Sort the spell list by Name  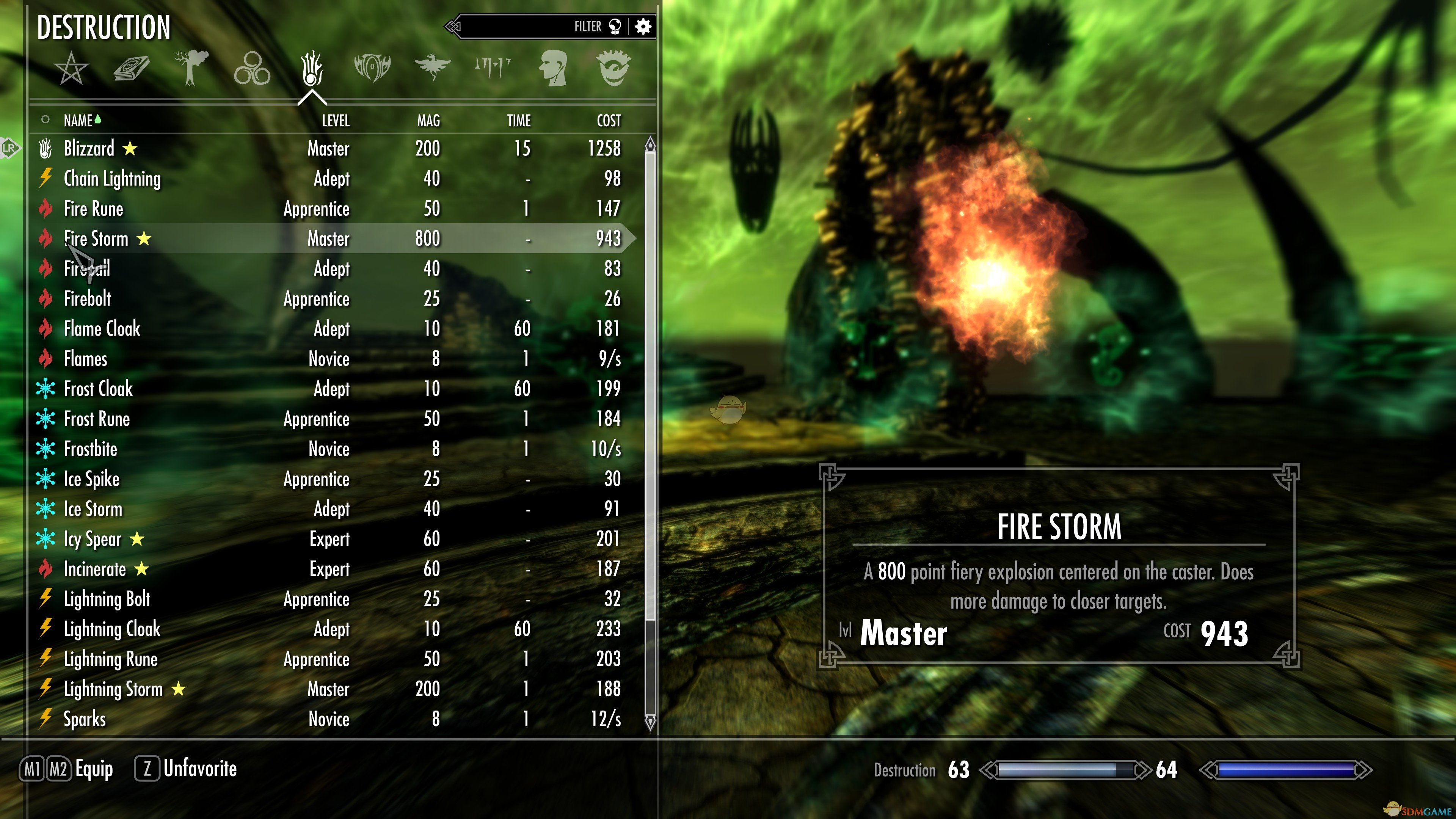pos(78,121)
